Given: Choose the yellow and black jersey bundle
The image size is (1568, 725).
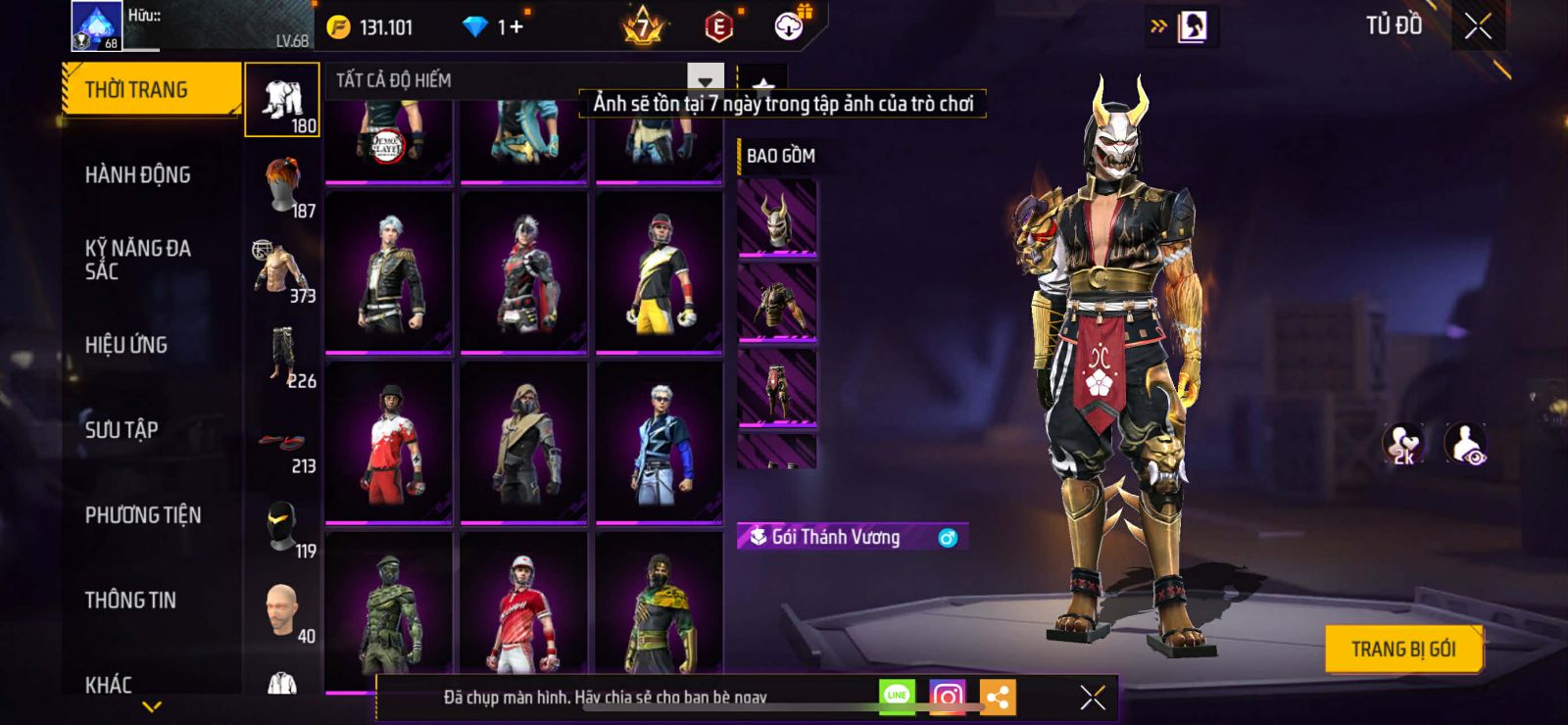Looking at the screenshot, I should tap(659, 271).
